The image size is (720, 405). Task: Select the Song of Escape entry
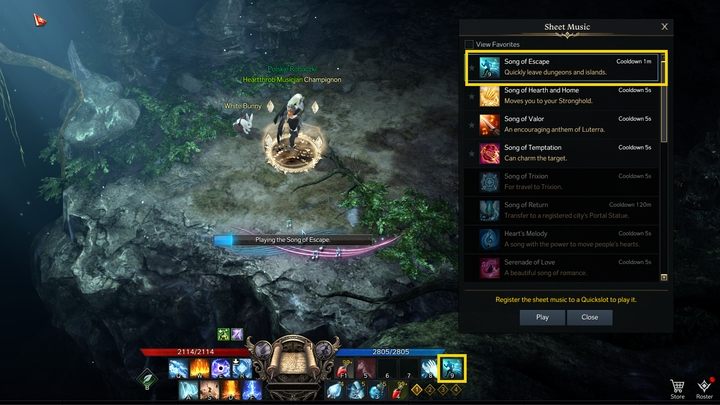[x=566, y=66]
